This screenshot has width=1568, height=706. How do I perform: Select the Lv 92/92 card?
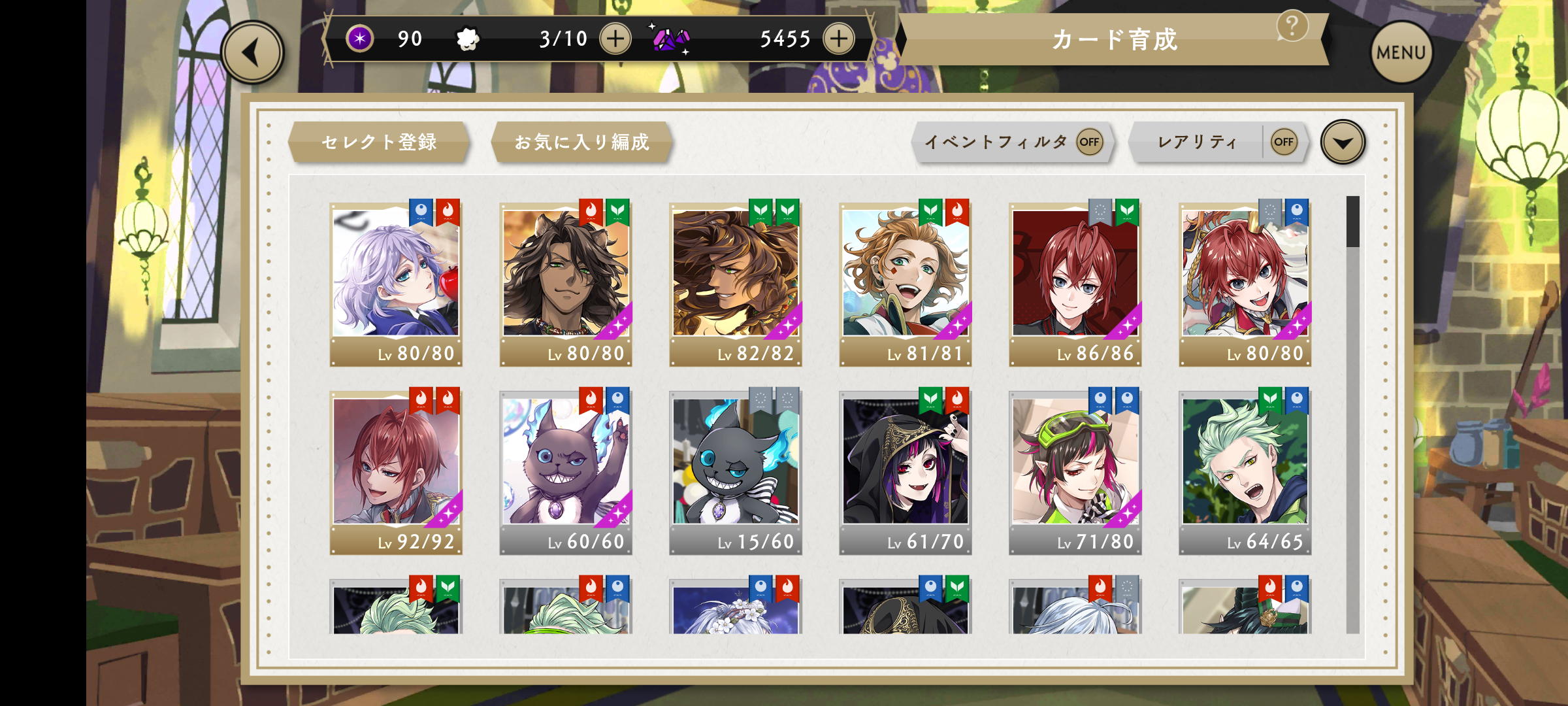point(396,471)
